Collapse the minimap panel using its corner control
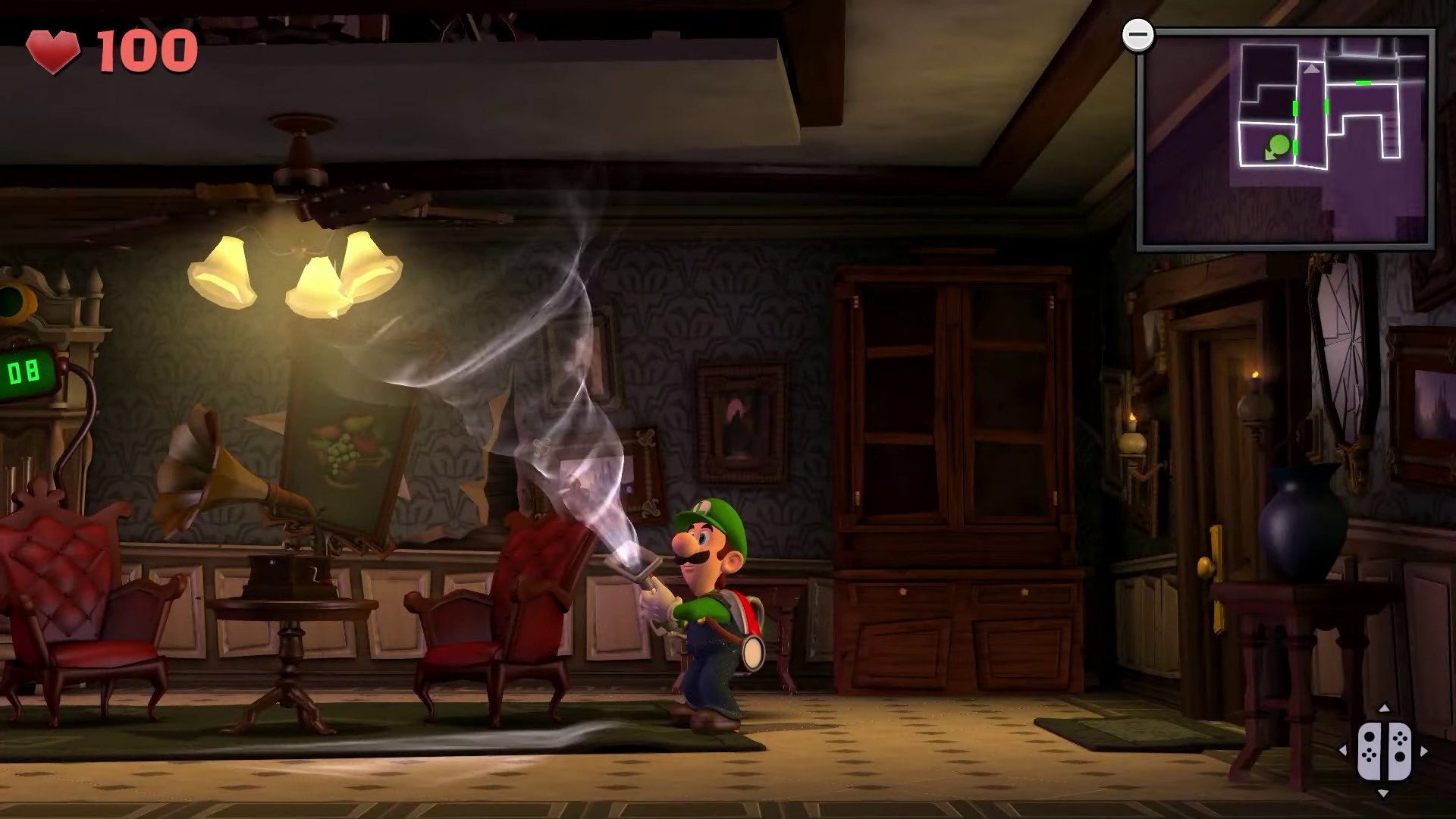 [1139, 33]
